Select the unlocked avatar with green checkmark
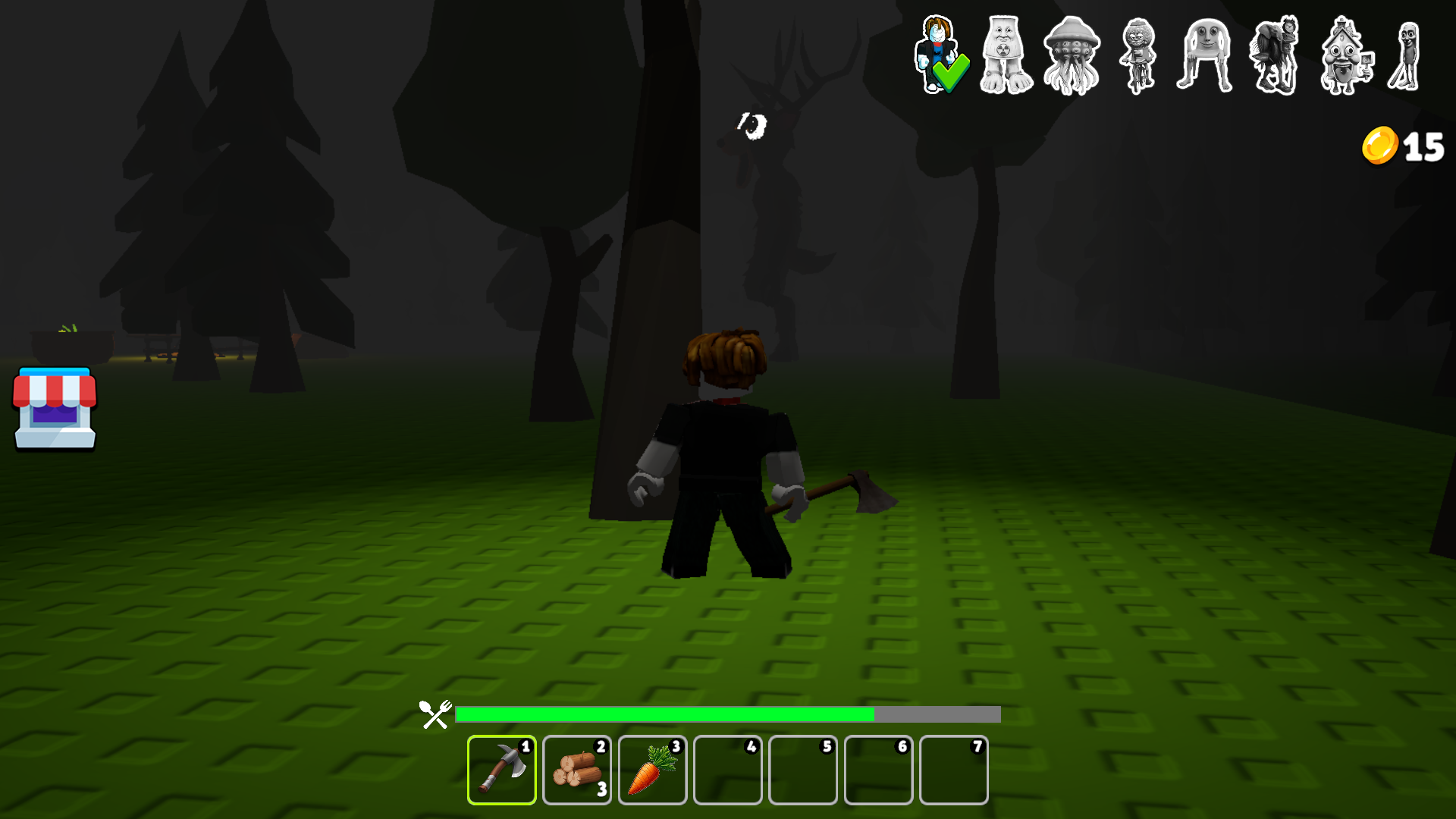This screenshot has height=819, width=1456. pyautogui.click(x=940, y=53)
